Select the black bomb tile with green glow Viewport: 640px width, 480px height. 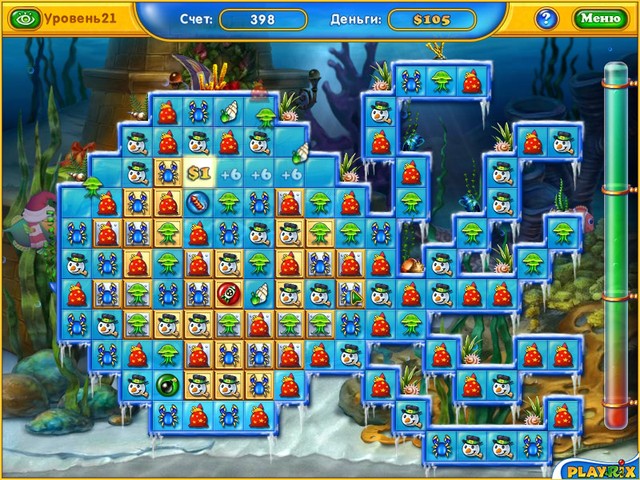pyautogui.click(x=167, y=383)
